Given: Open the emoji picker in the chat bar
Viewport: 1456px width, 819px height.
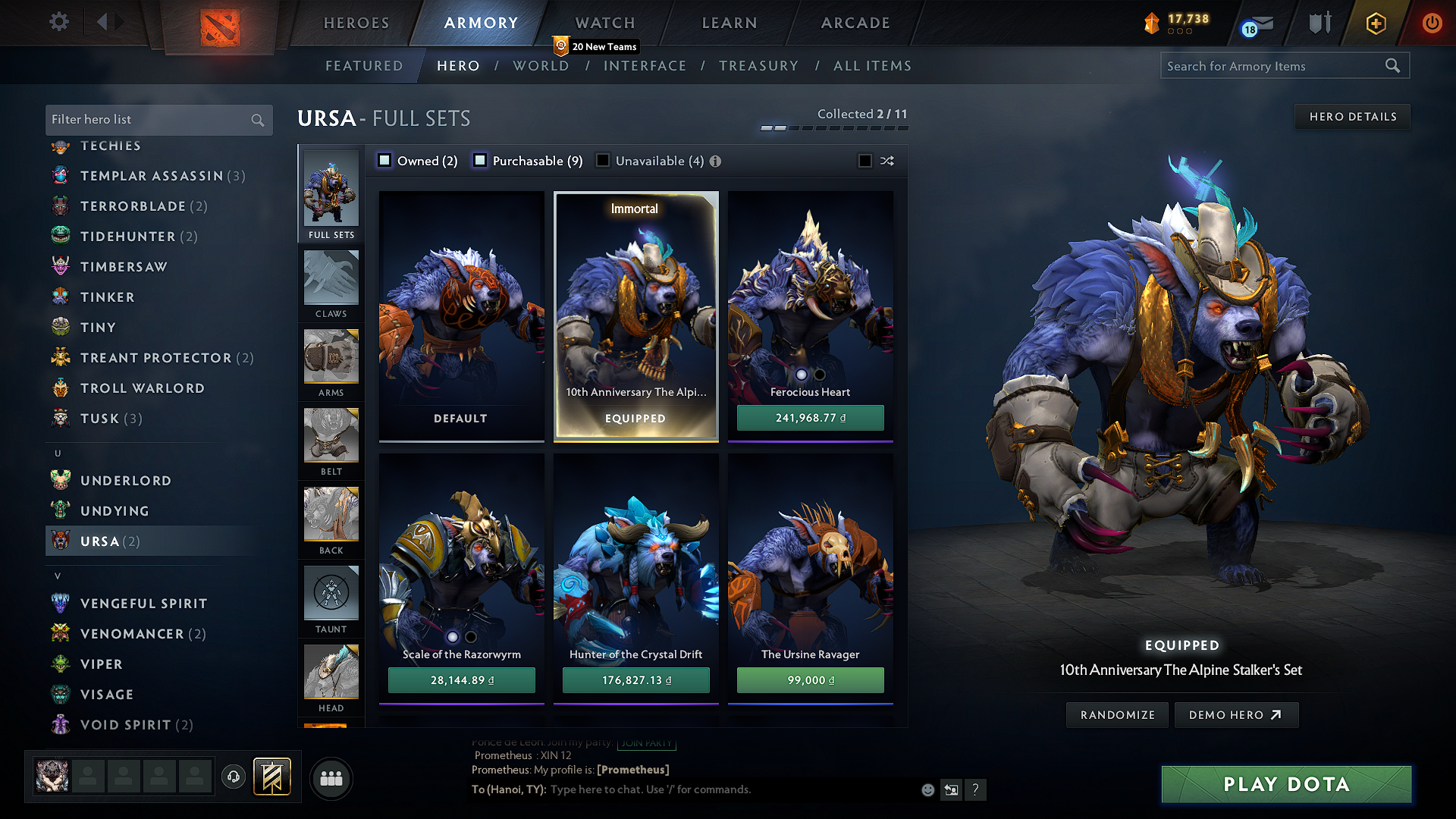Looking at the screenshot, I should tap(927, 789).
